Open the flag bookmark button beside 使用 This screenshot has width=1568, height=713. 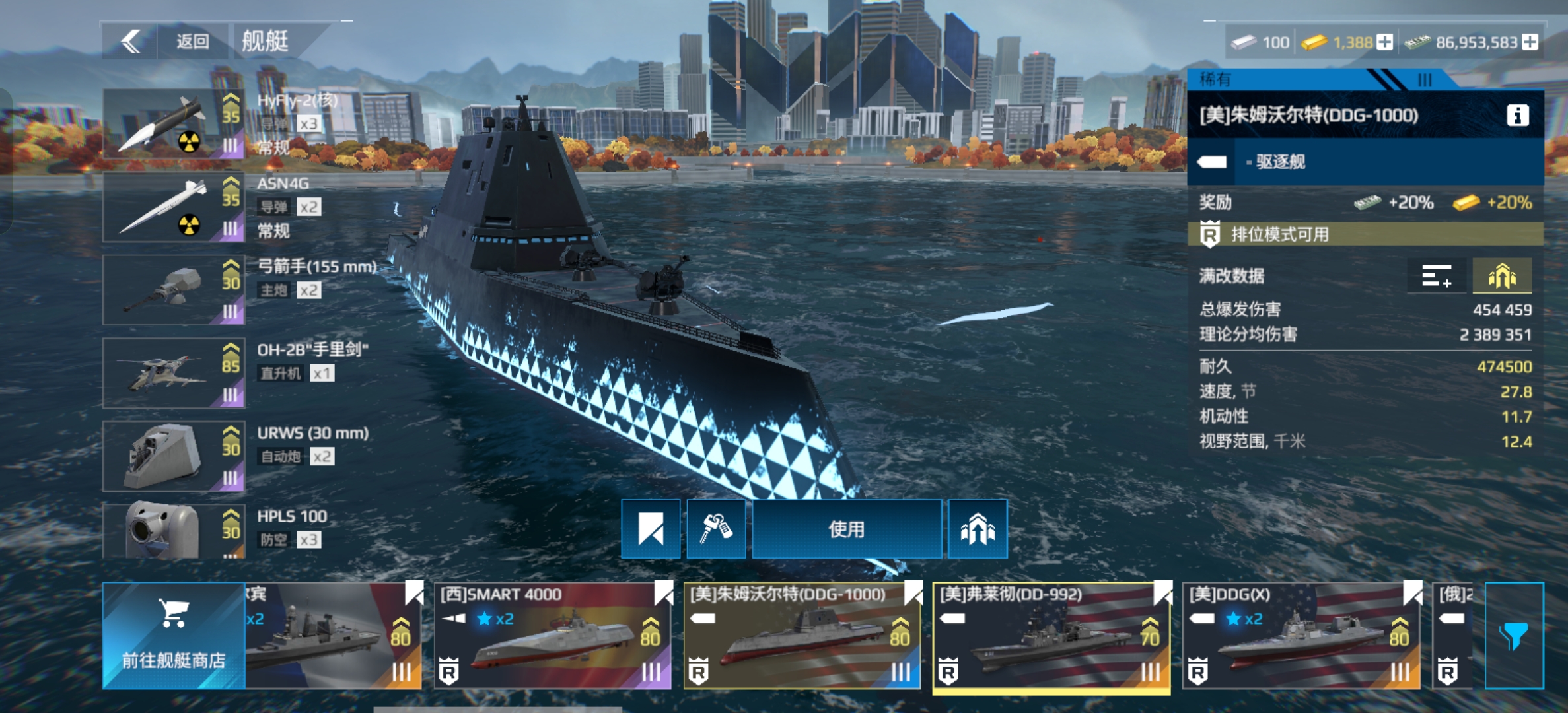coord(651,529)
